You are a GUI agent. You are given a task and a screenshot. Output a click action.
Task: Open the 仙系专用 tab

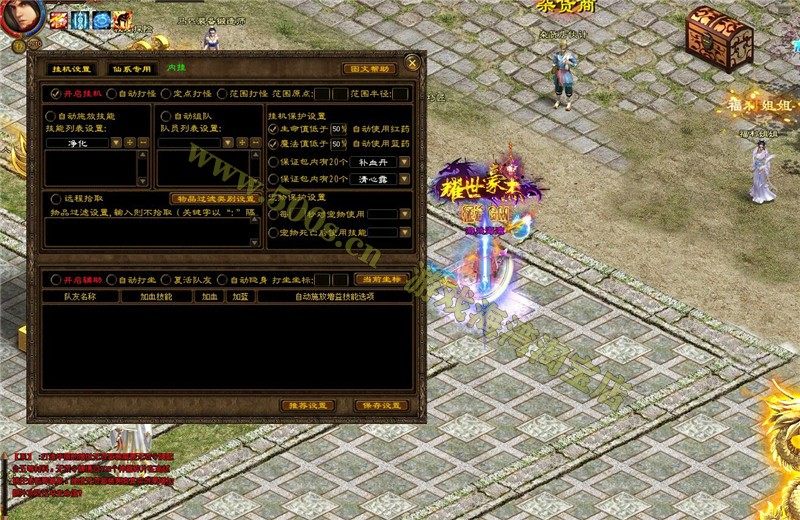click(x=129, y=69)
